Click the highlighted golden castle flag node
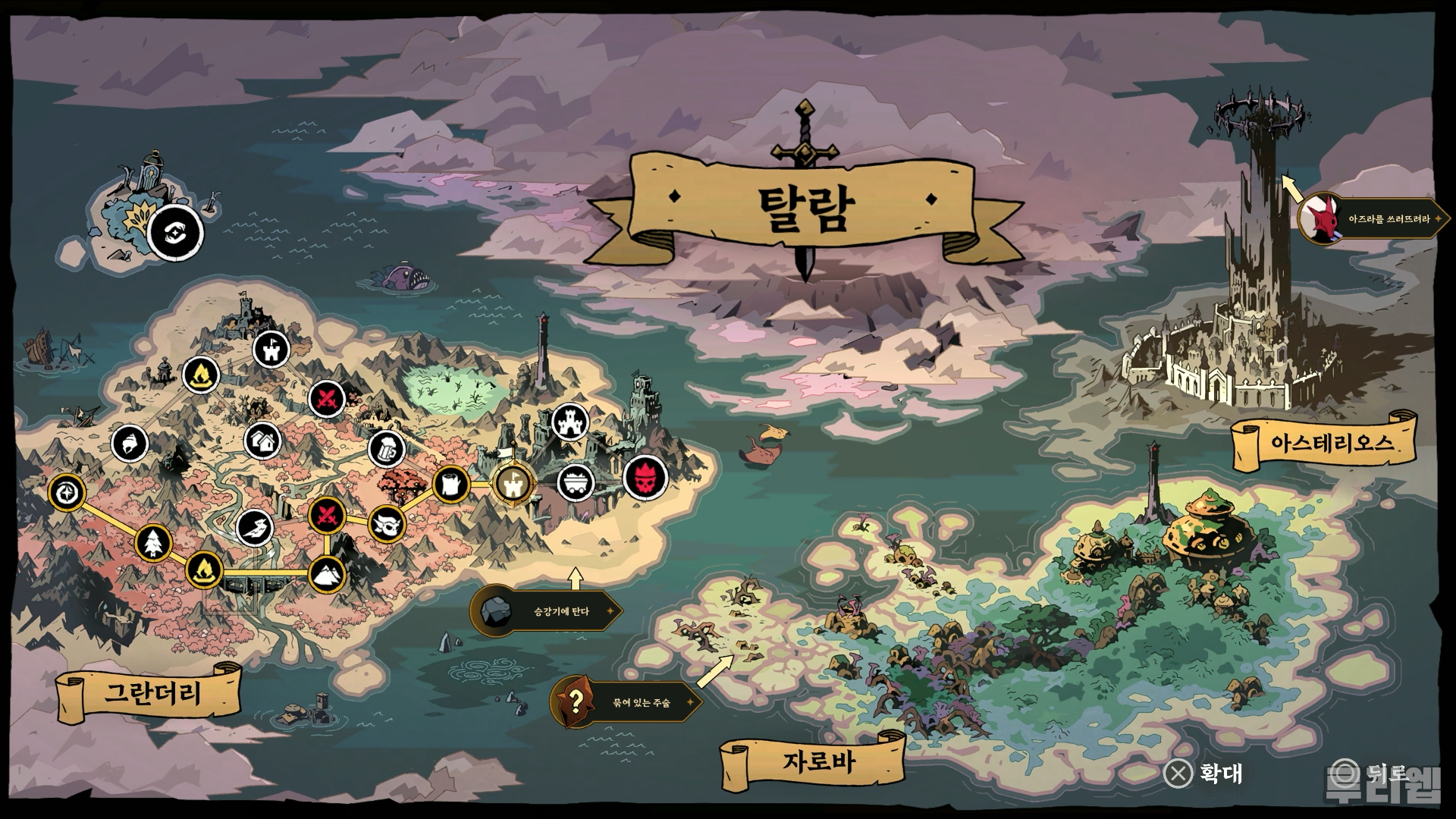1456x819 pixels. (x=512, y=483)
